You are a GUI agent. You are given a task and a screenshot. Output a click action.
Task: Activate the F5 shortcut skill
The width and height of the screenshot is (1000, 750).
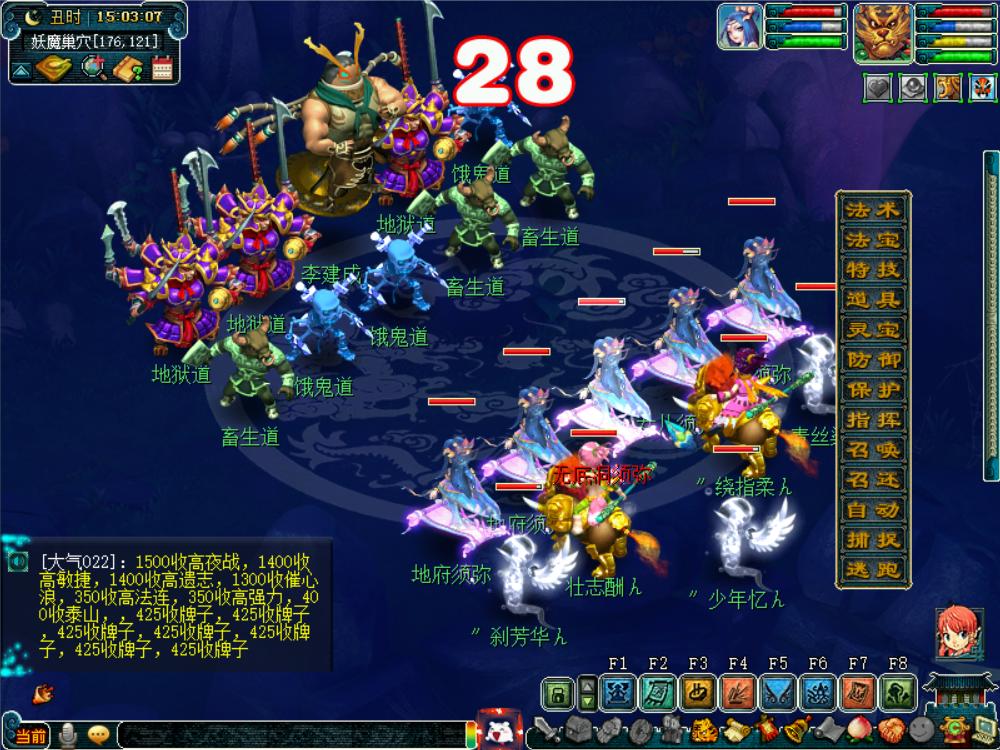click(x=778, y=692)
